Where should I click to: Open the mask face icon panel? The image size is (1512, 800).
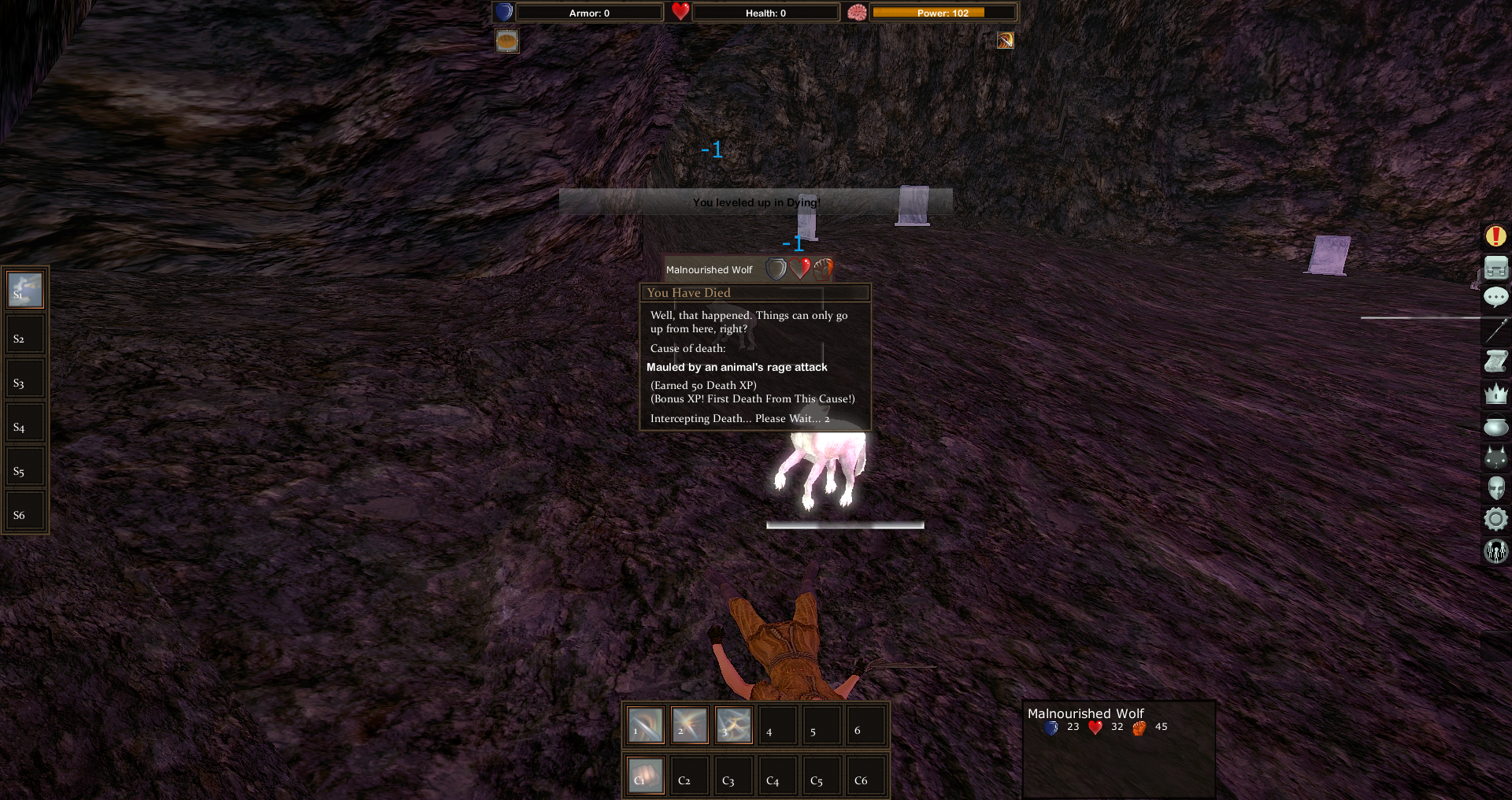tap(1495, 488)
